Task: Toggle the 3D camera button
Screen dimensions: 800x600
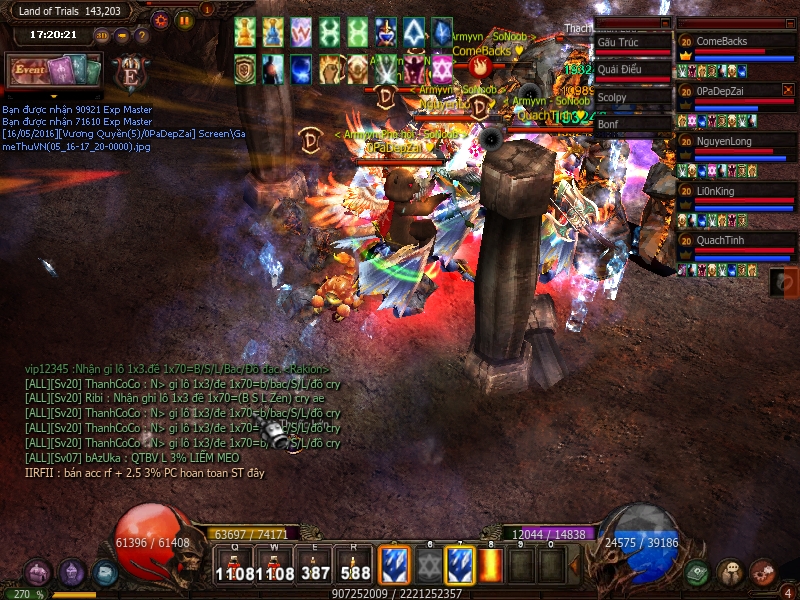Action: [102, 35]
